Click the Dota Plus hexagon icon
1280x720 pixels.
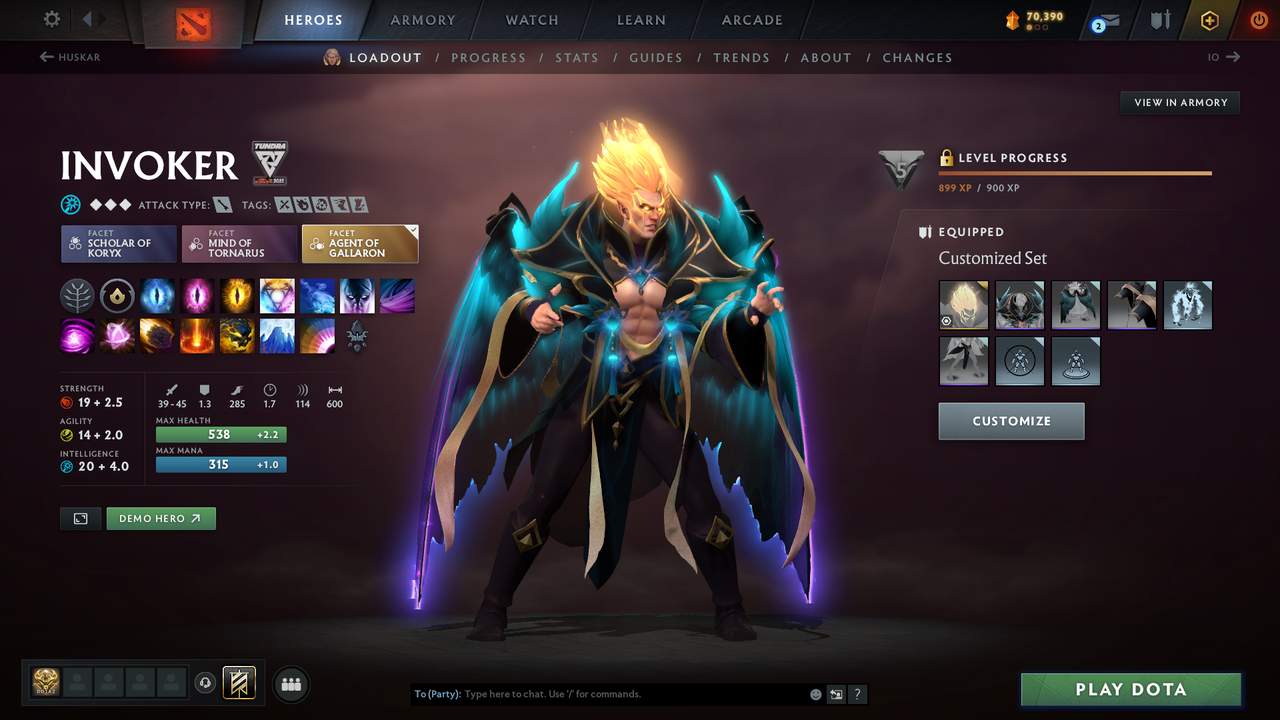[x=1208, y=18]
